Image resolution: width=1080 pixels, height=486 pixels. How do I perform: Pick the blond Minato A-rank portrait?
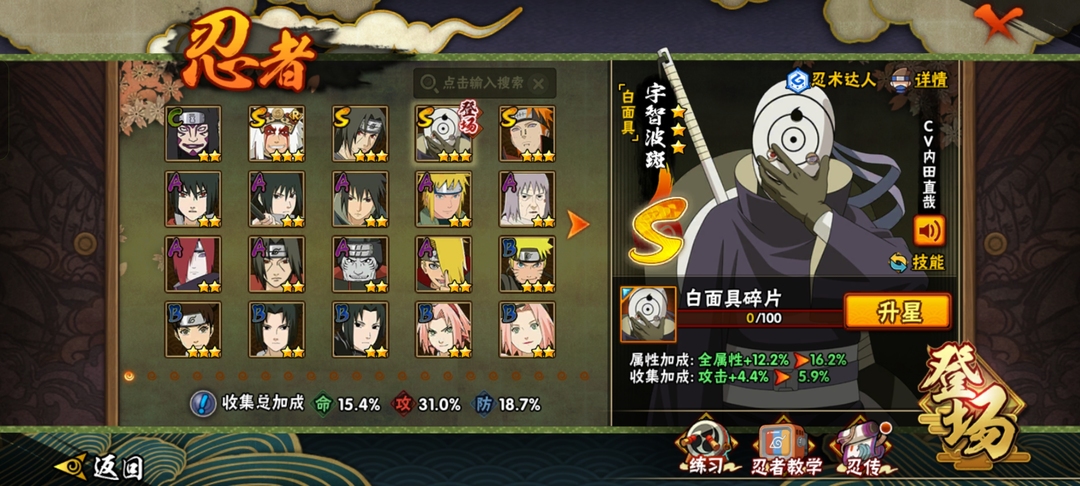444,200
